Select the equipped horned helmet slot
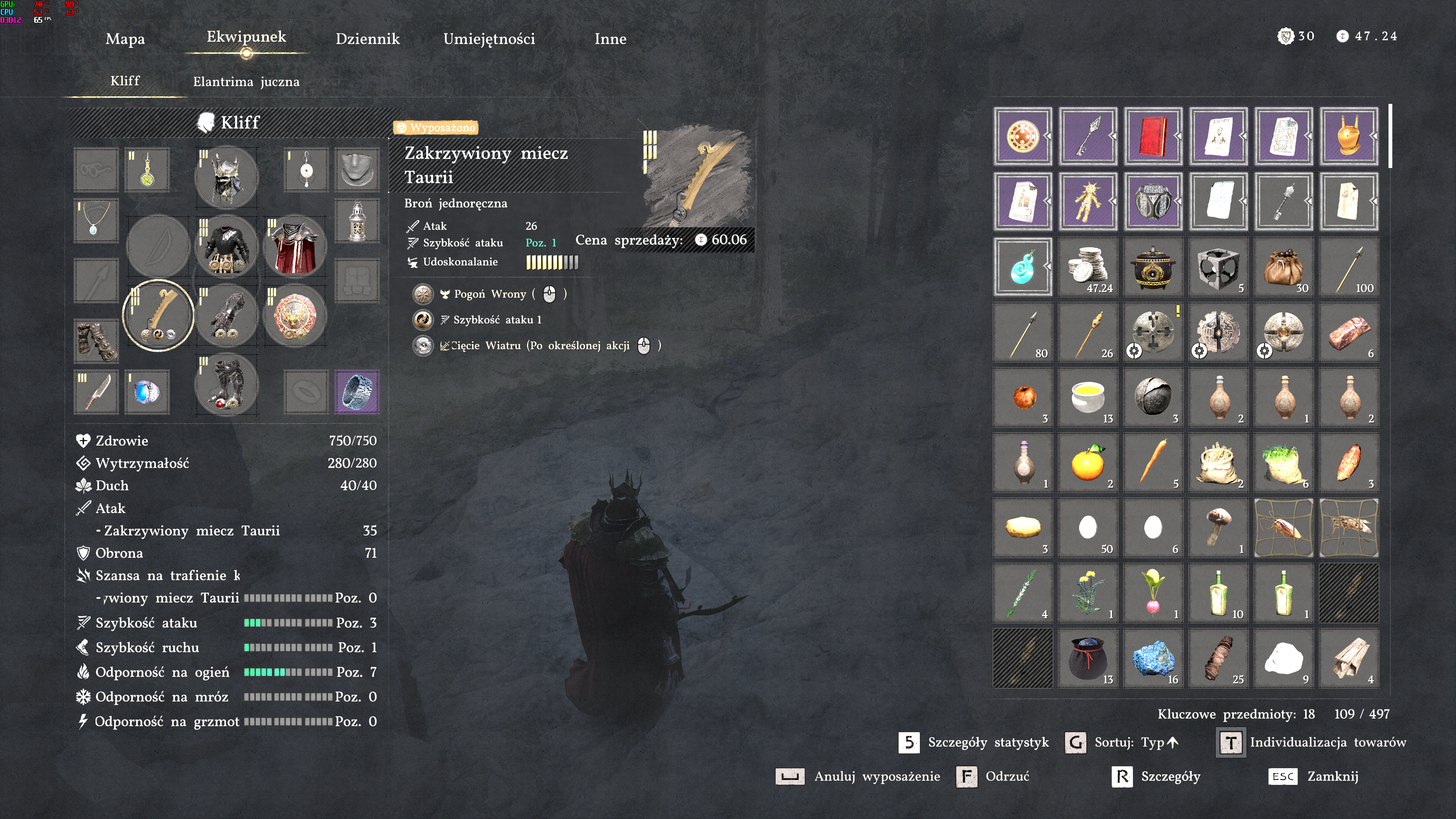 (227, 177)
